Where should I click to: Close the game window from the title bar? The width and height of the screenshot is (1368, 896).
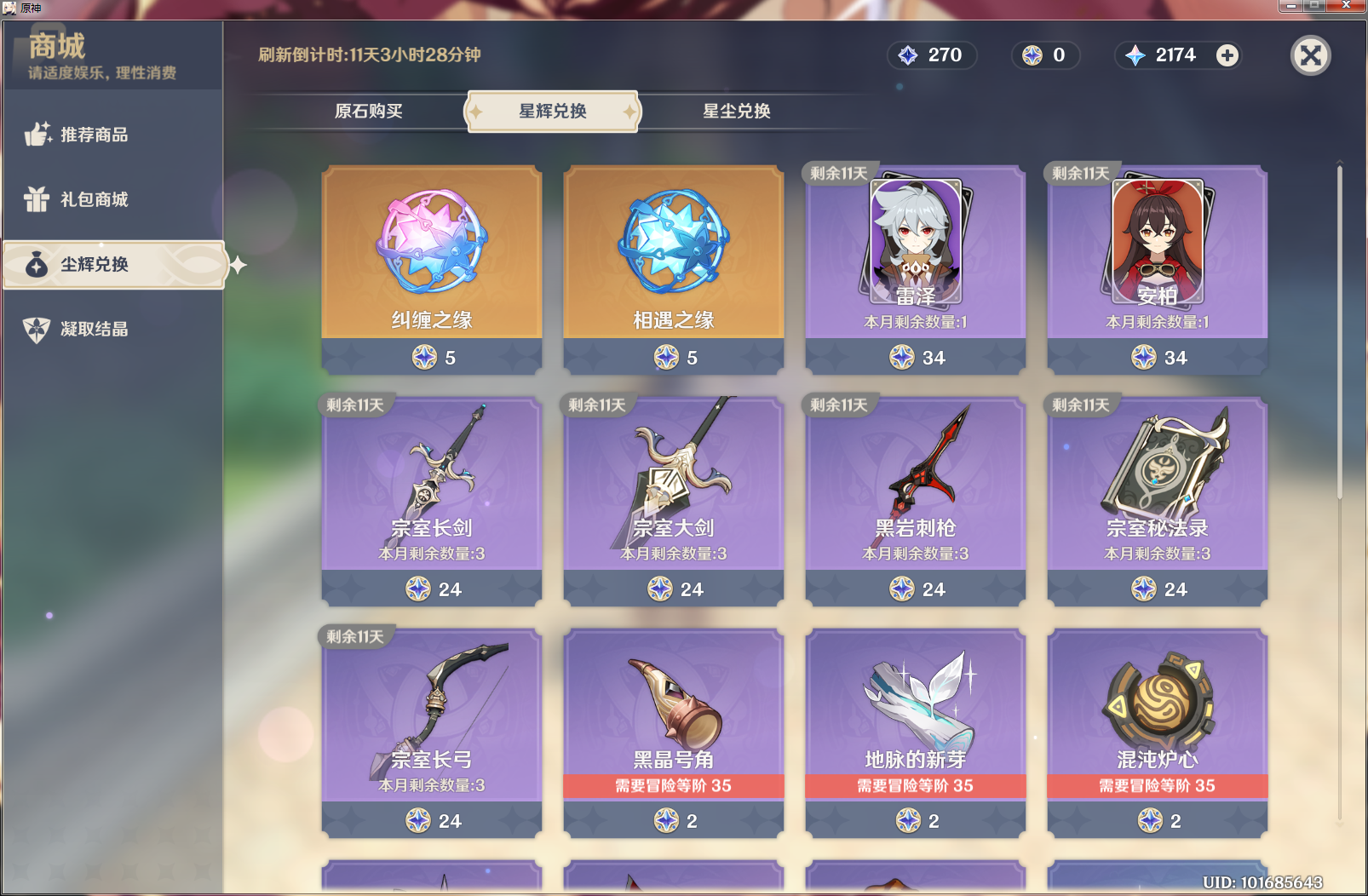click(1347, 6)
